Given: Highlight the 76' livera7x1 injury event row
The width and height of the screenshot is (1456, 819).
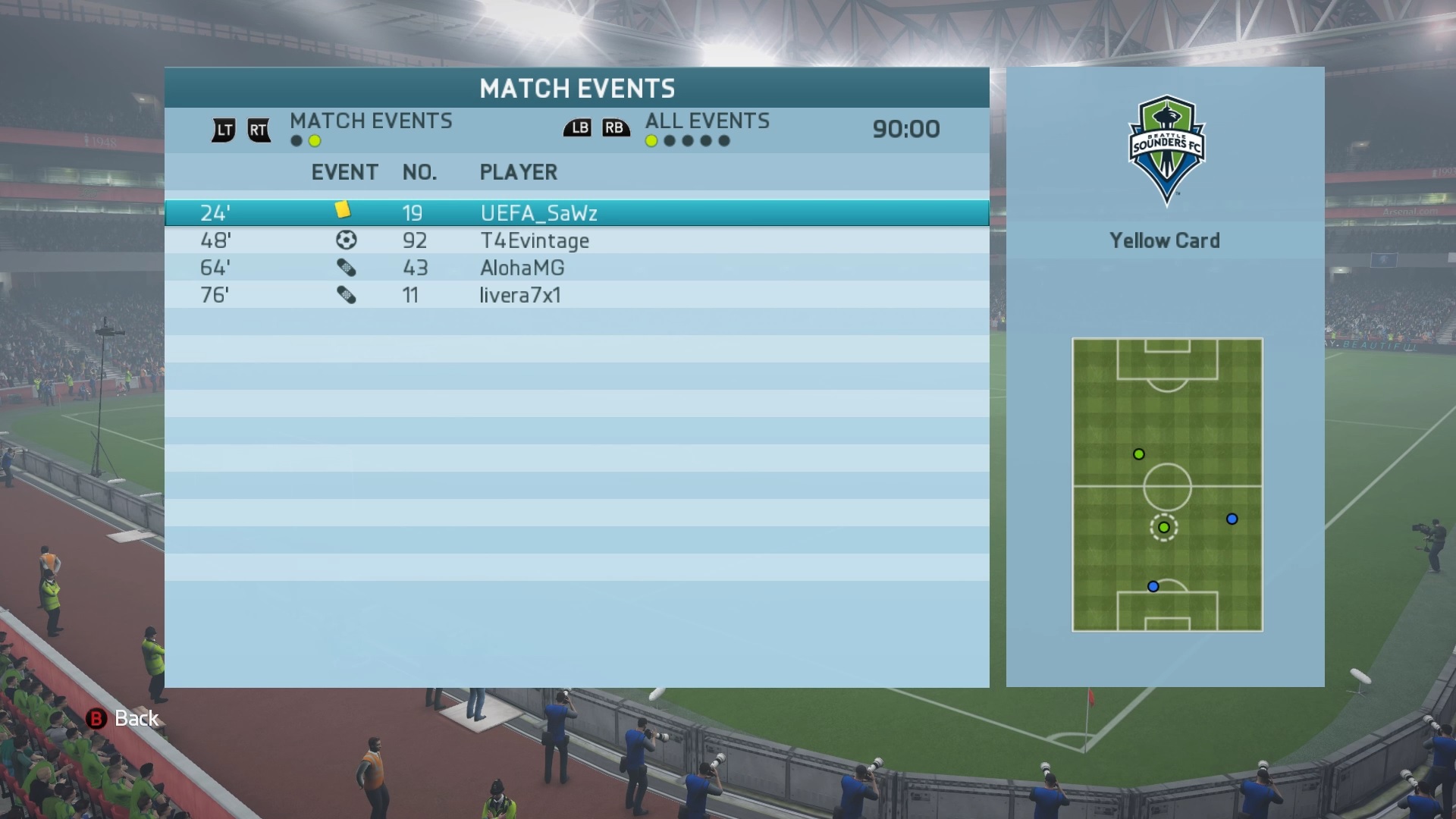Looking at the screenshot, I should point(576,295).
